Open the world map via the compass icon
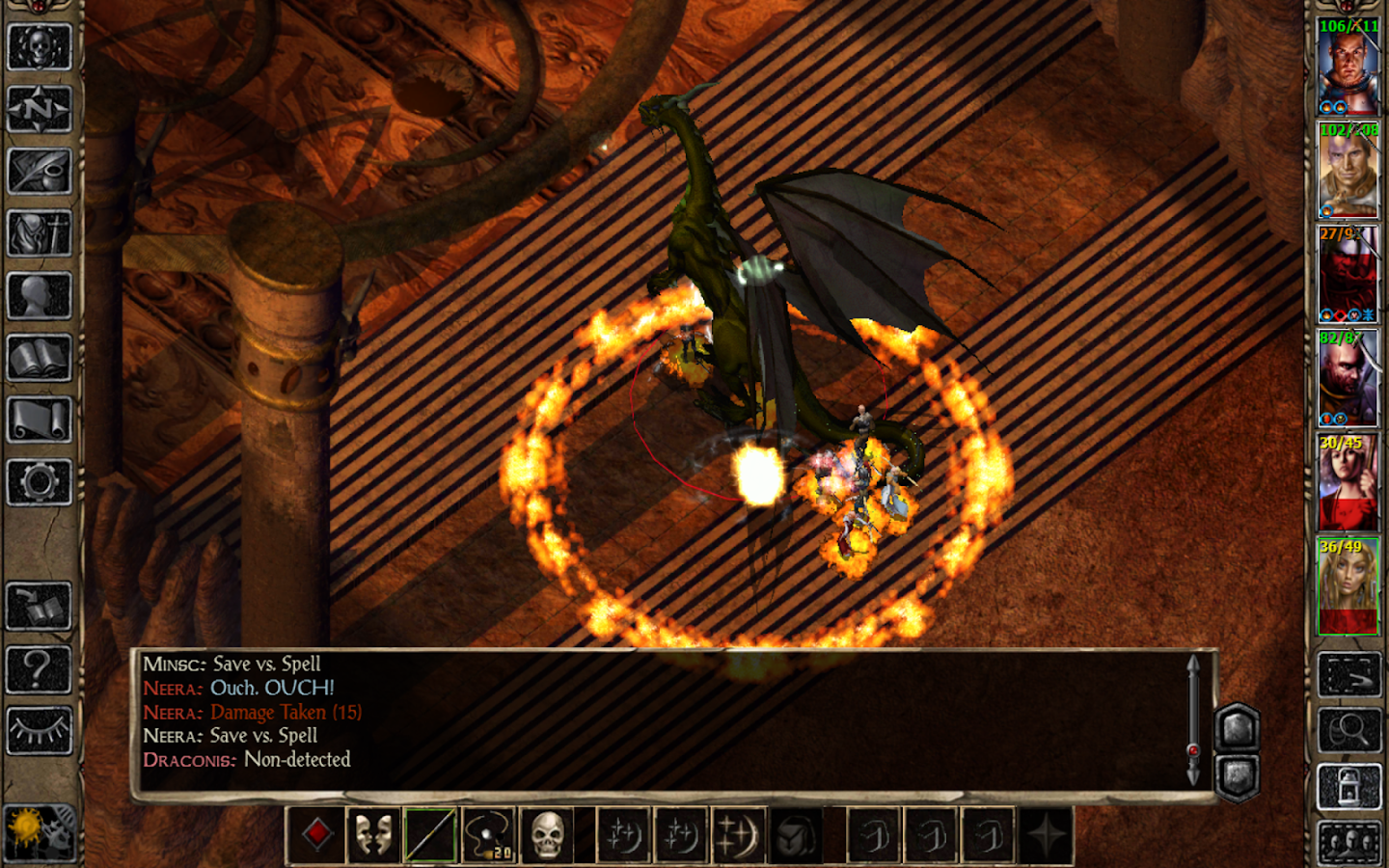The height and width of the screenshot is (868, 1389). pos(39,108)
